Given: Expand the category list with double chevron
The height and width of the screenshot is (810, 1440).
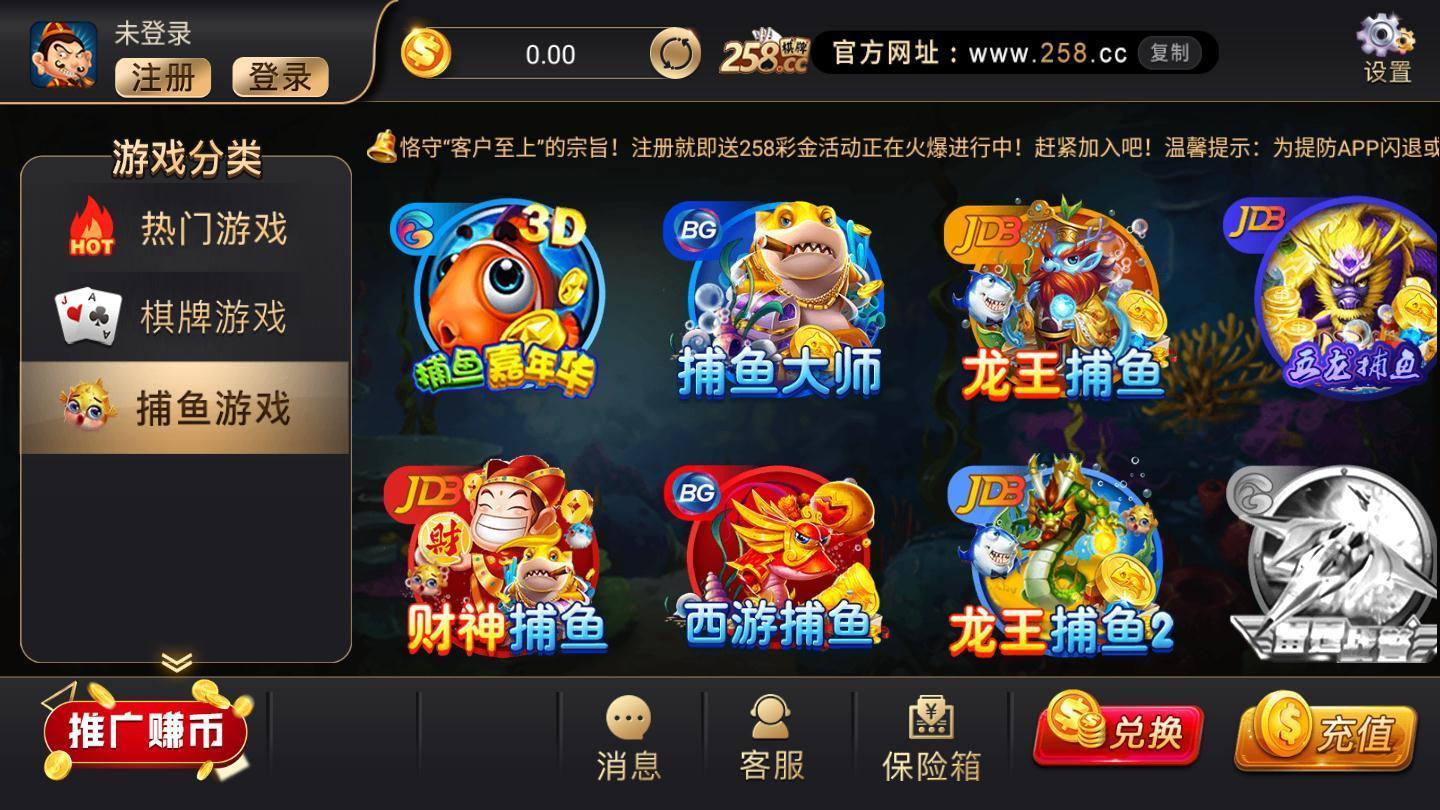Looking at the screenshot, I should click(176, 662).
